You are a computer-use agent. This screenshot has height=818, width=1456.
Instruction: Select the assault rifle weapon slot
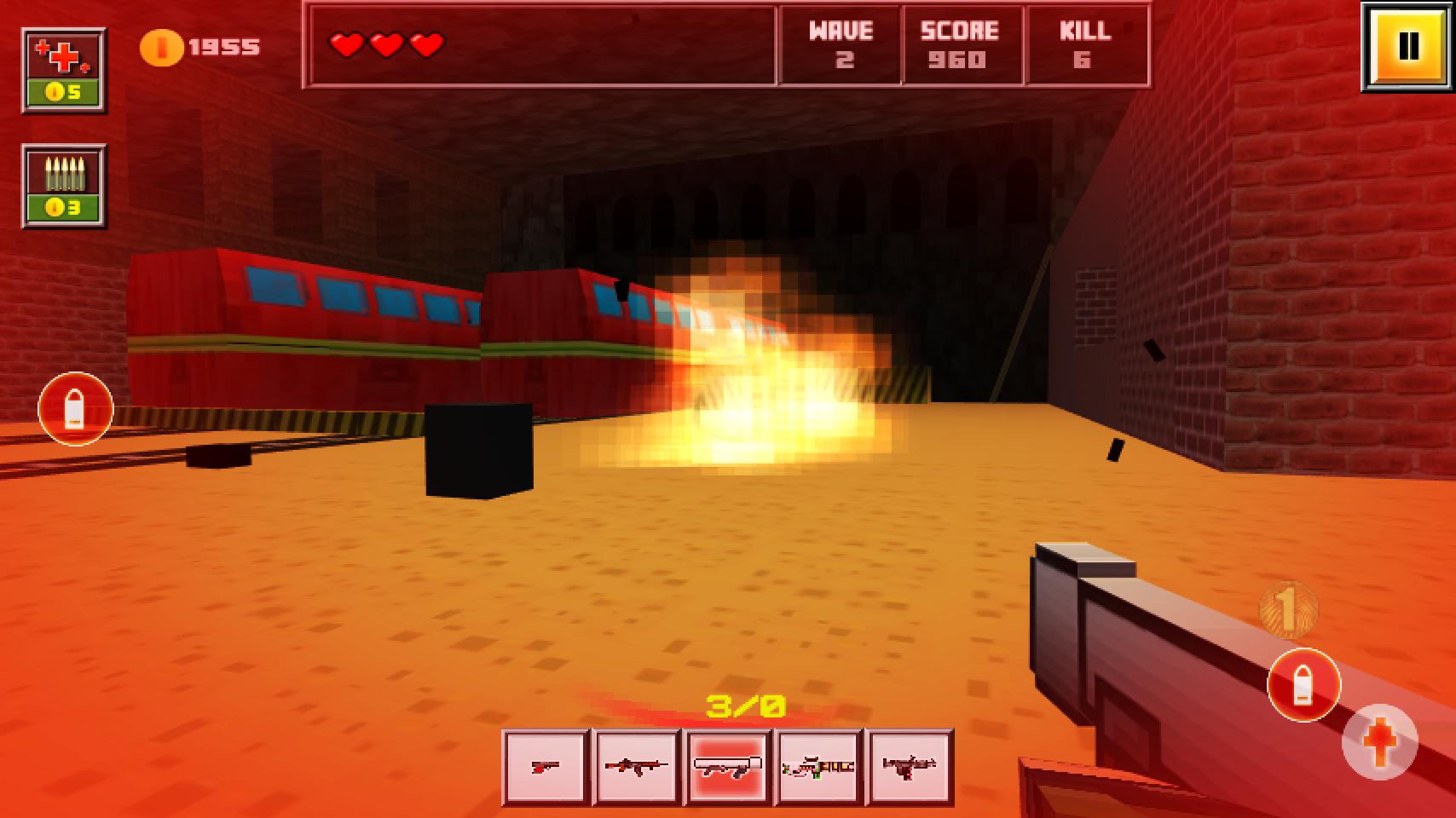tap(636, 768)
